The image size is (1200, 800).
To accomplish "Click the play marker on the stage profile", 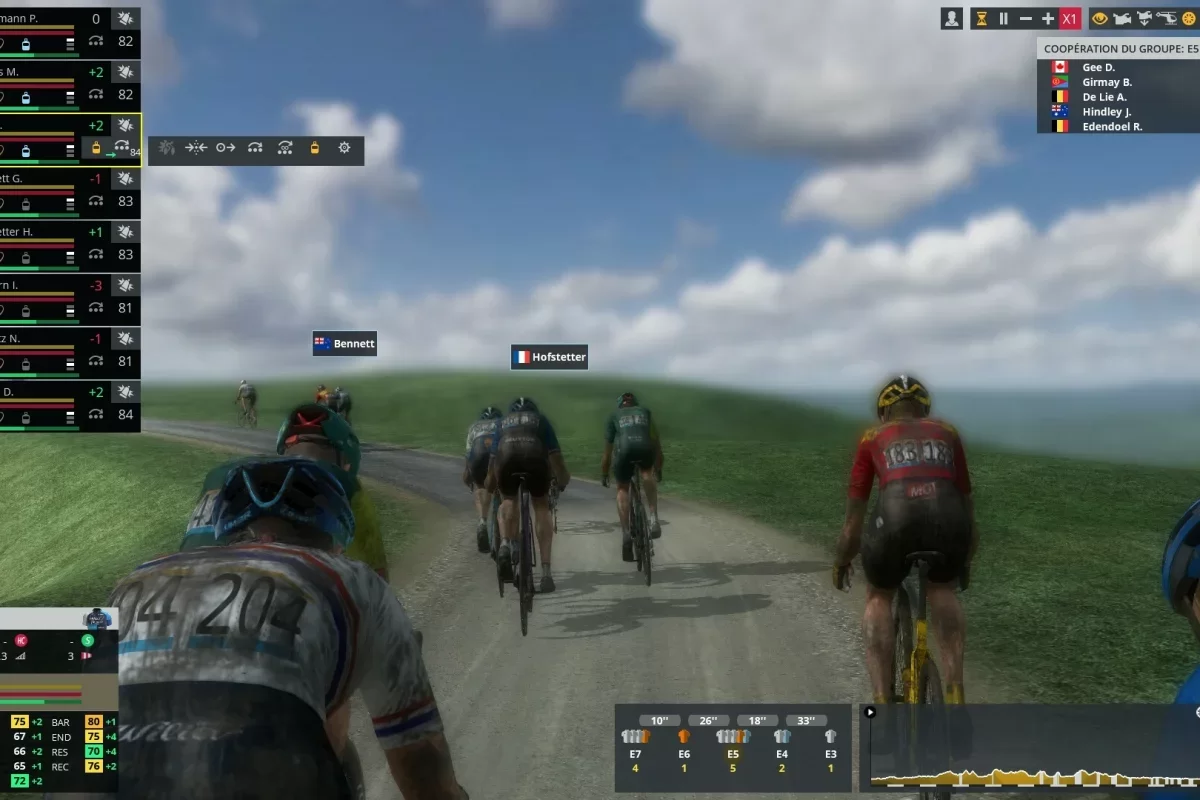I will pos(870,713).
